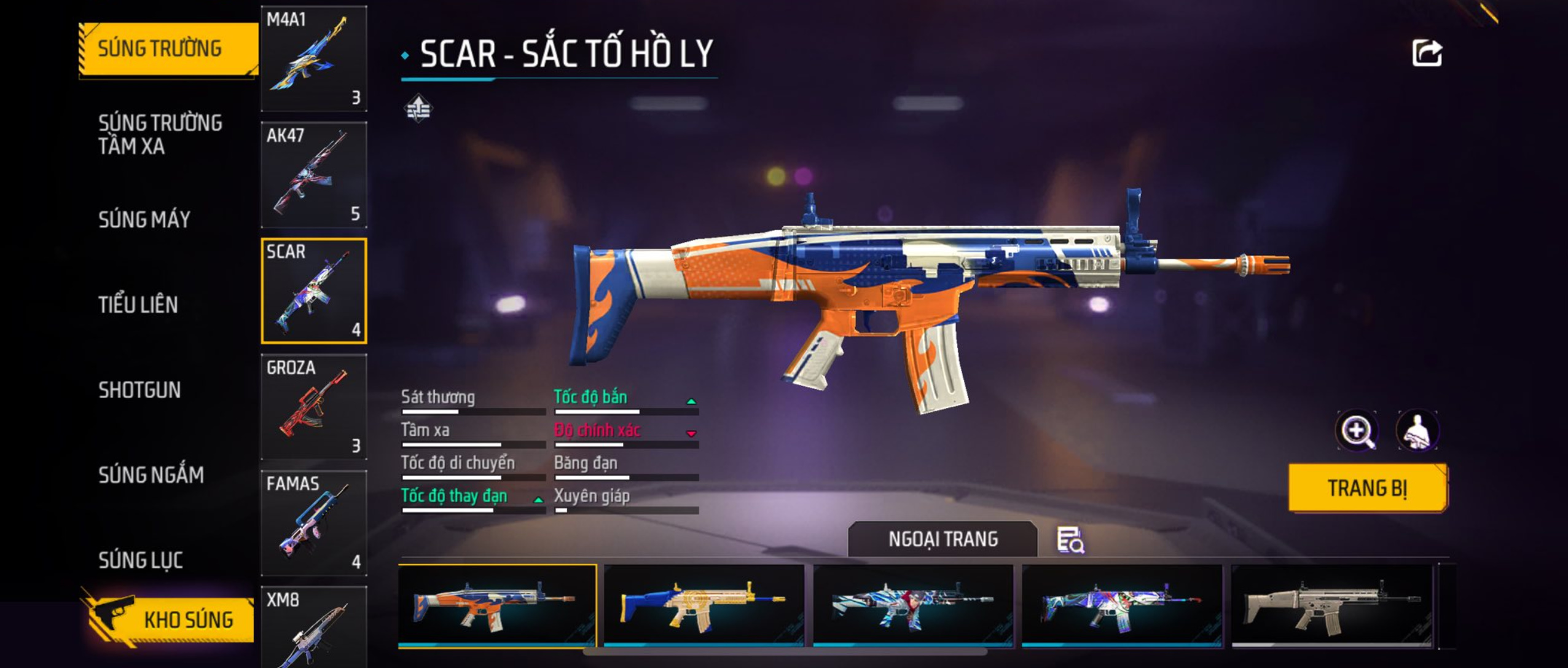
Task: Preview weapon on character icon
Action: [x=1417, y=431]
